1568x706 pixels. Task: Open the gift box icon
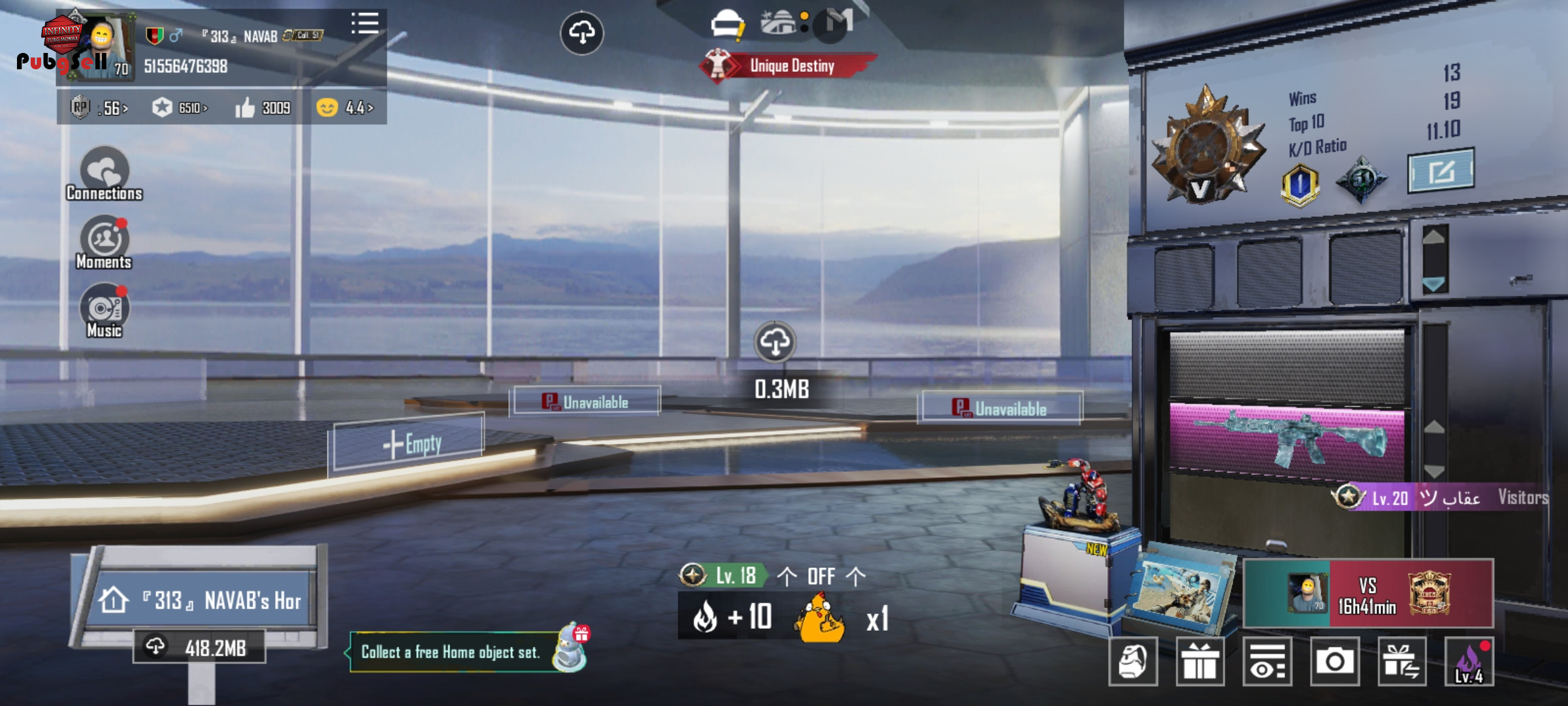click(x=1200, y=662)
